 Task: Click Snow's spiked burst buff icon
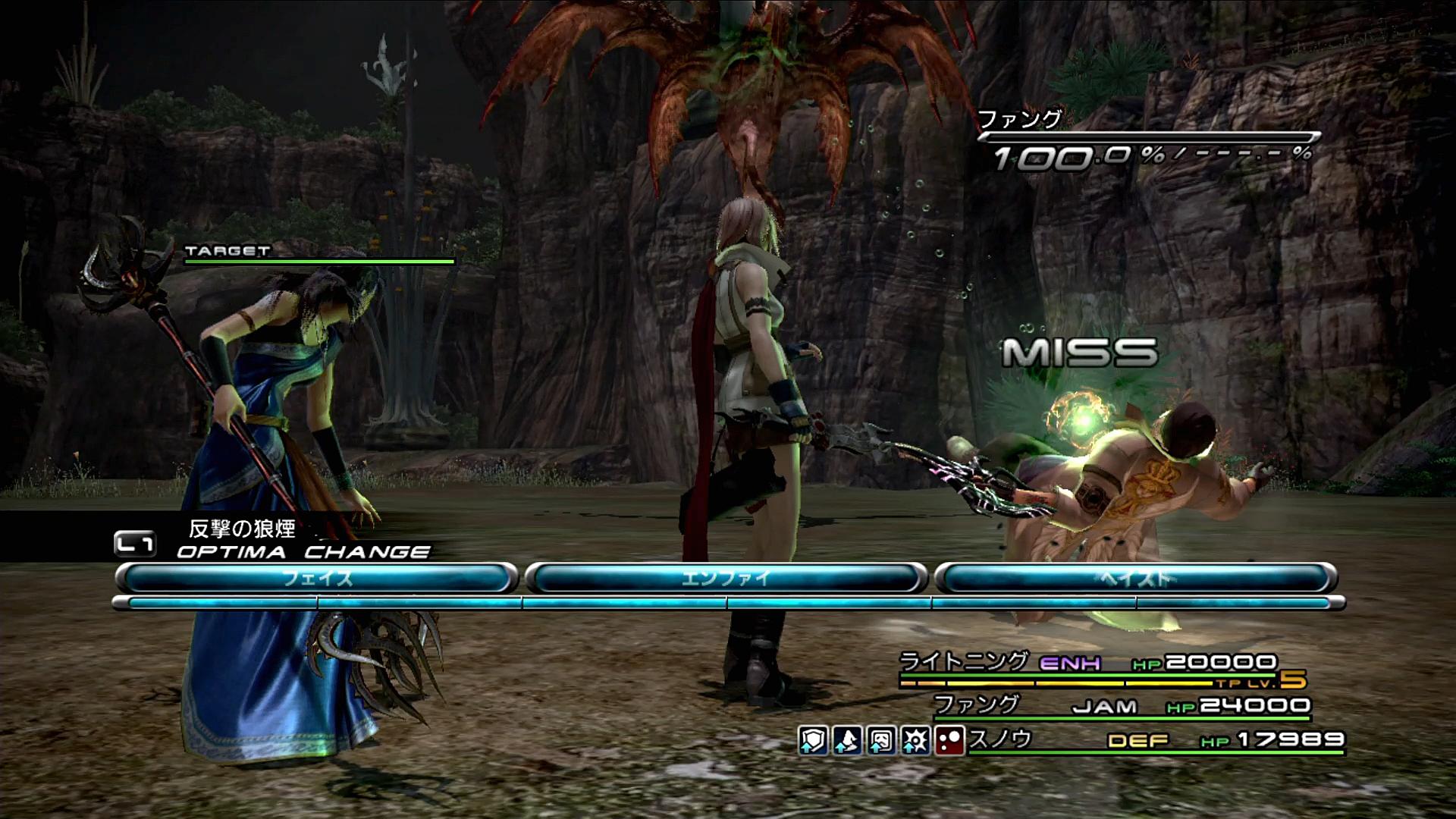pyautogui.click(x=915, y=740)
